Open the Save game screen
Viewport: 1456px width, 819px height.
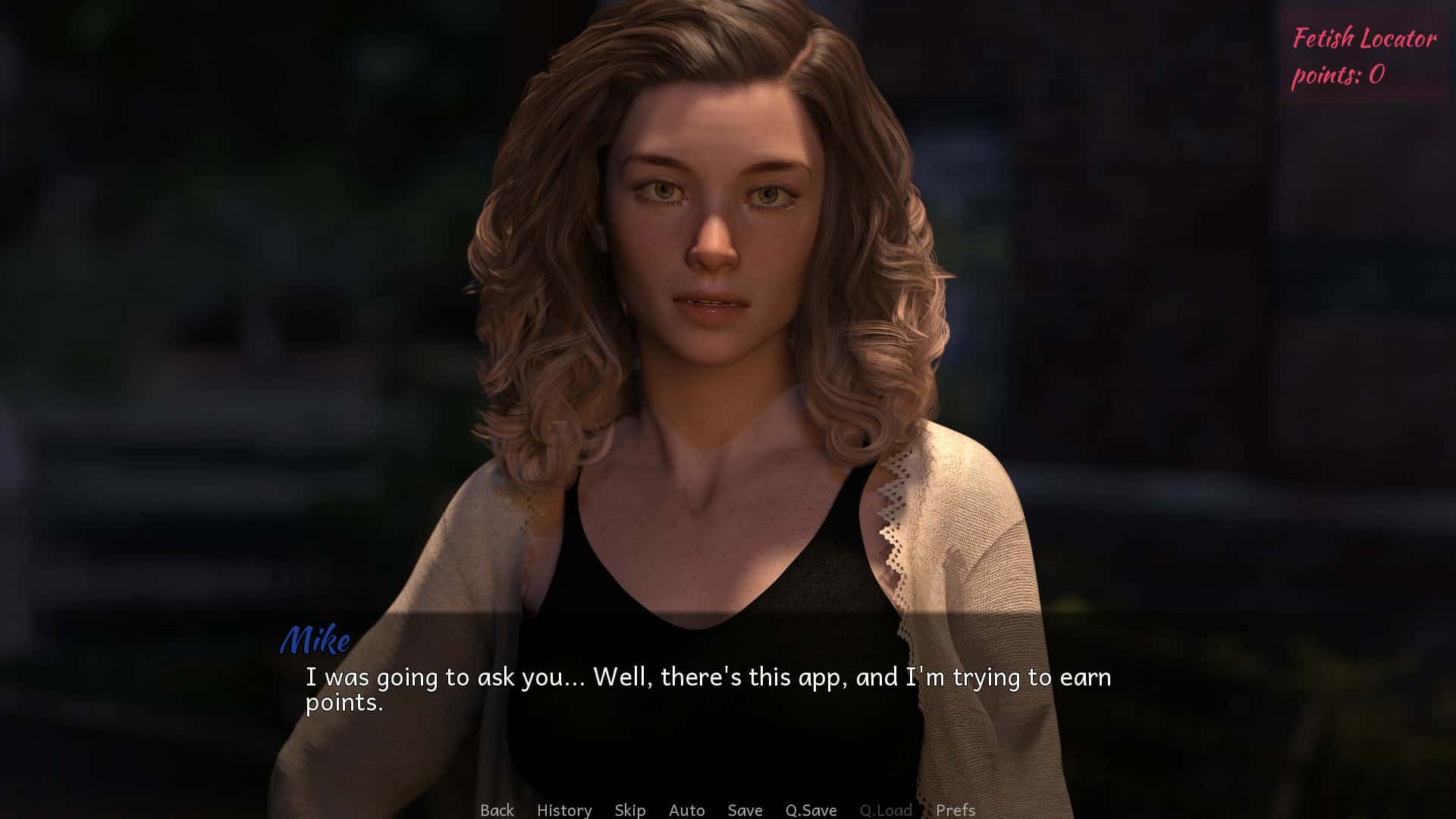click(745, 810)
